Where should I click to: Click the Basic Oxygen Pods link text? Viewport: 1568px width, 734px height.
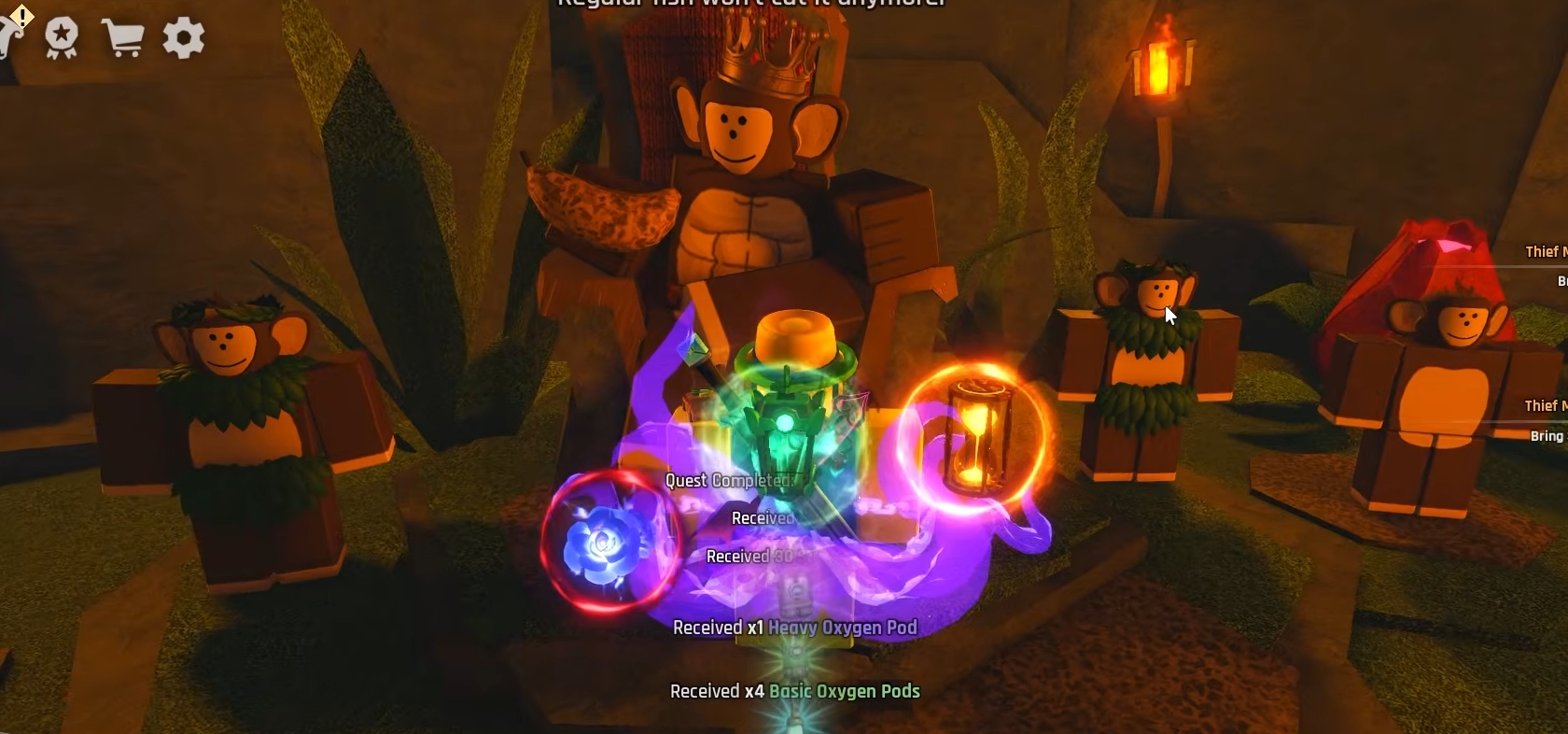[845, 692]
